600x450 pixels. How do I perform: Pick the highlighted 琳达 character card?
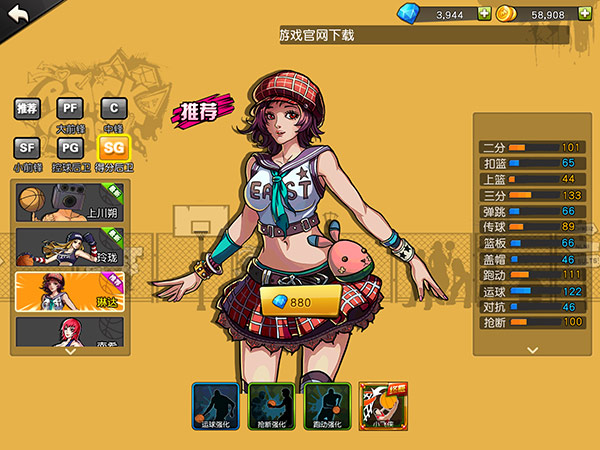69,293
